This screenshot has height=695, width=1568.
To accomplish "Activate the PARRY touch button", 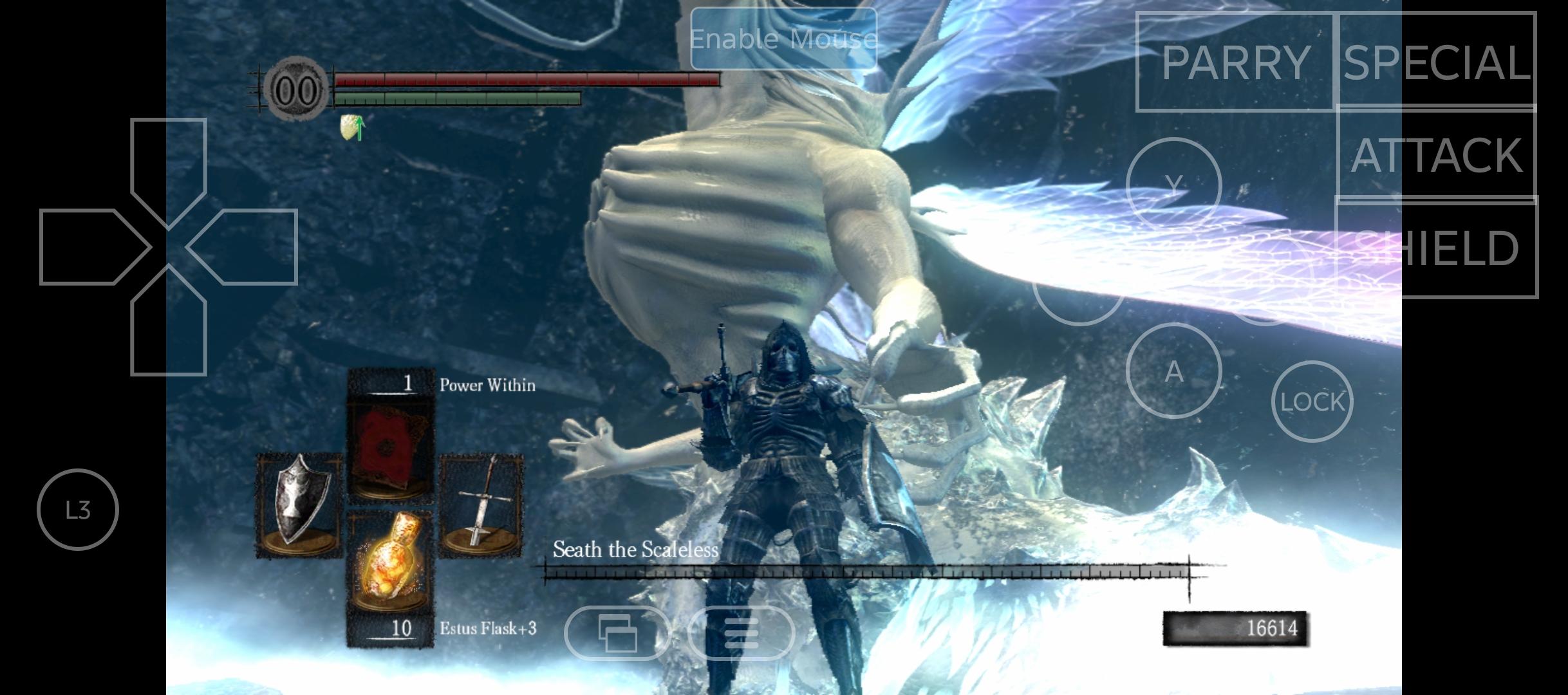I will pyautogui.click(x=1235, y=62).
